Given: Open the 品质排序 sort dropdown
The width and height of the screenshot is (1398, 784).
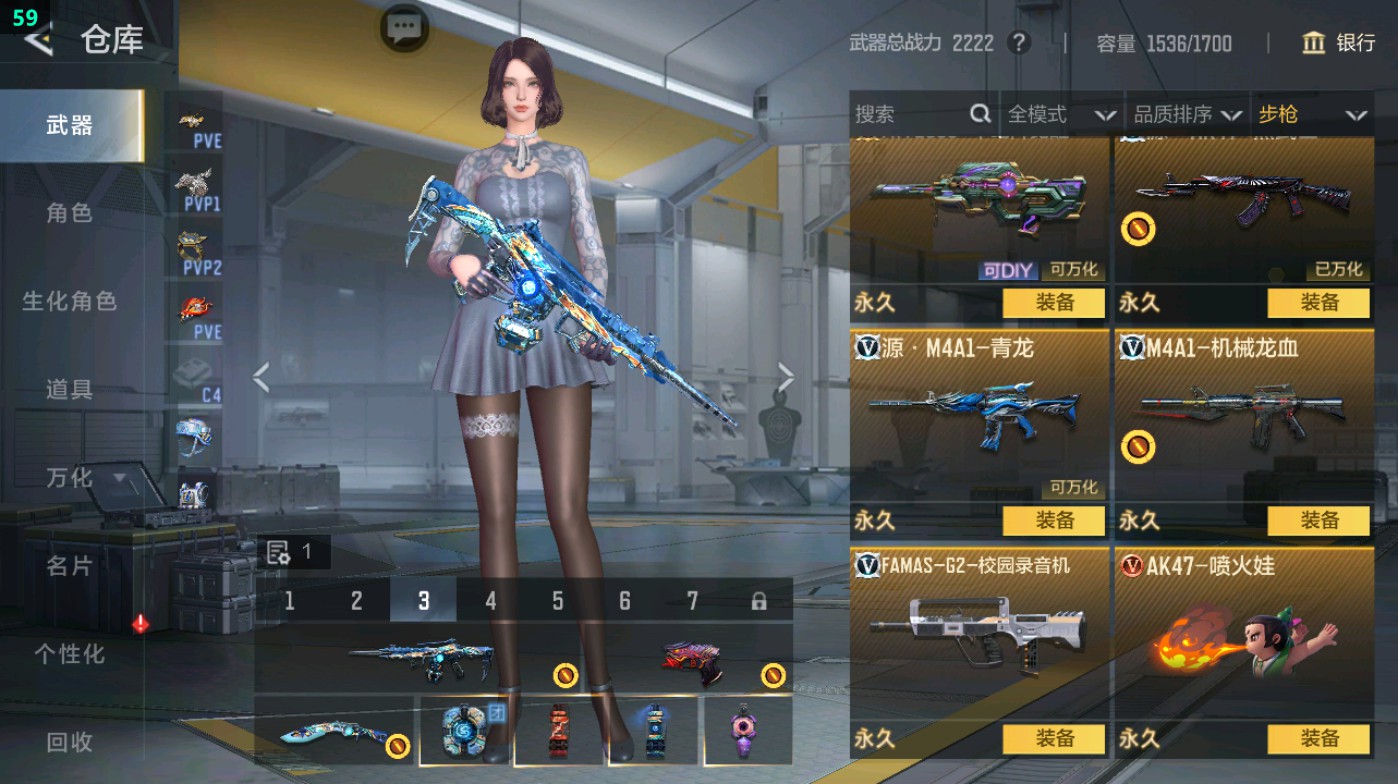Looking at the screenshot, I should point(1187,115).
